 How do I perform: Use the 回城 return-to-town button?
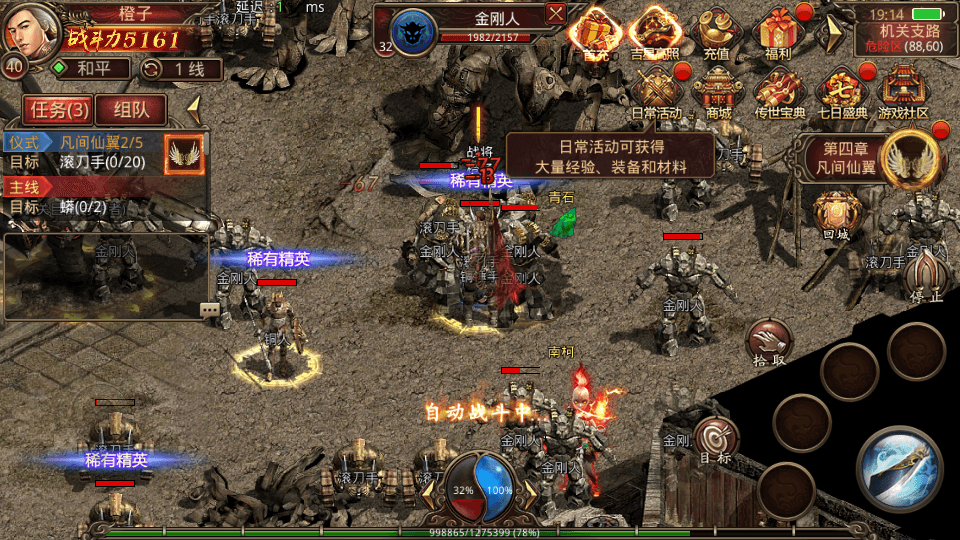834,214
